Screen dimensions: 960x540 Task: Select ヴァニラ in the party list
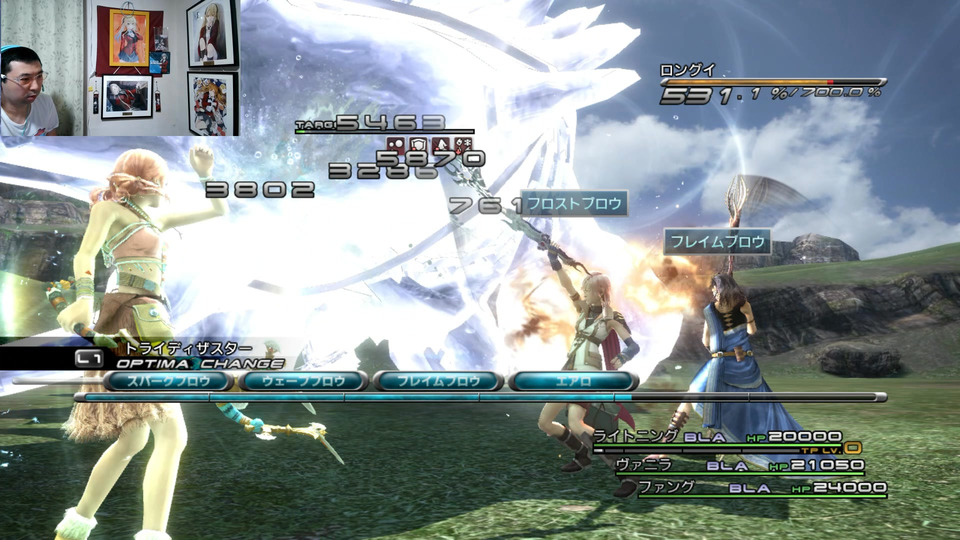[639, 465]
